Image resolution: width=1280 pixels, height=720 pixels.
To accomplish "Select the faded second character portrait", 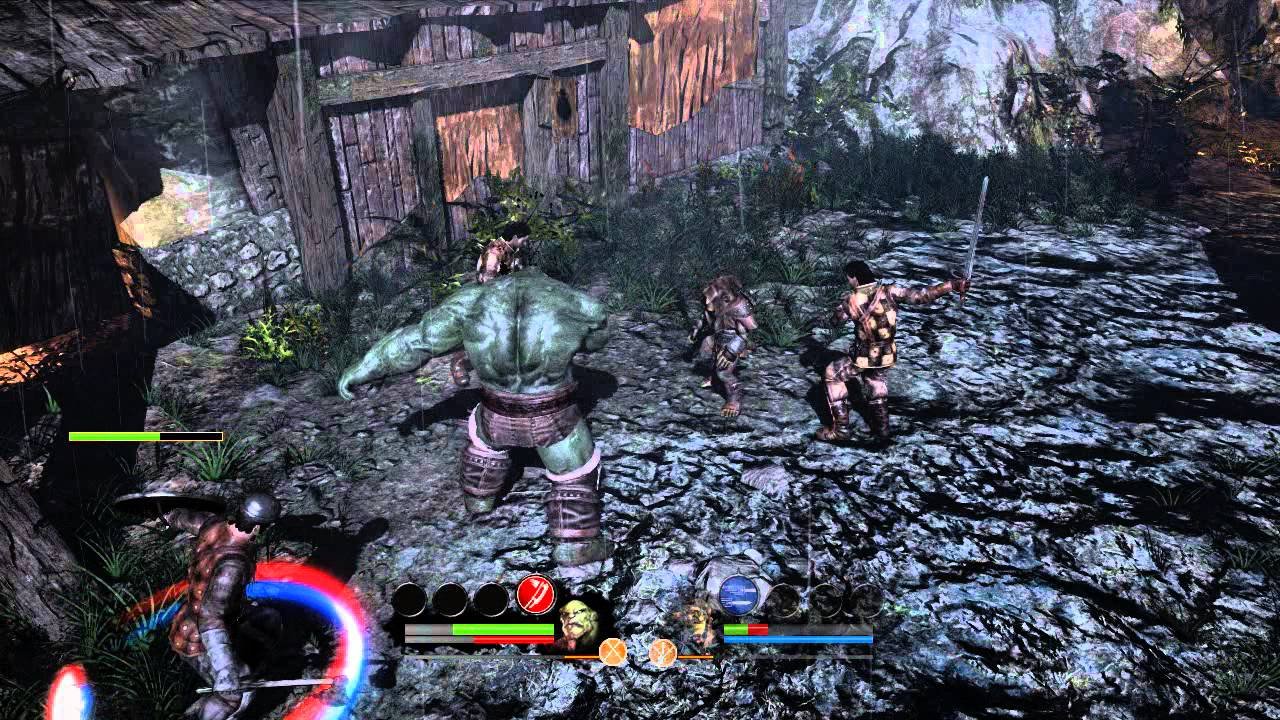I will (x=698, y=623).
